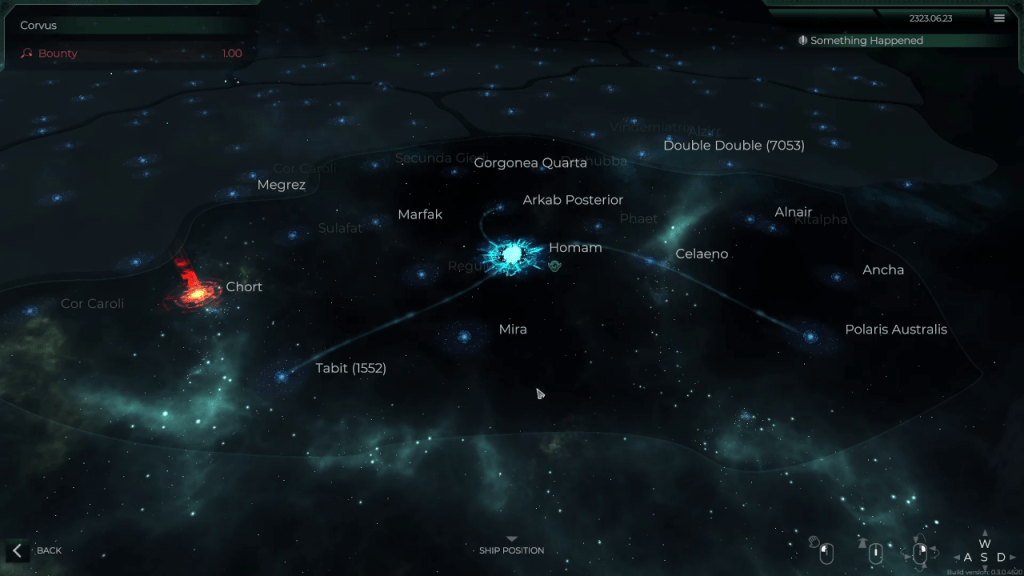The image size is (1024, 576).
Task: Open the hamburger menu icon
Action: (999, 17)
